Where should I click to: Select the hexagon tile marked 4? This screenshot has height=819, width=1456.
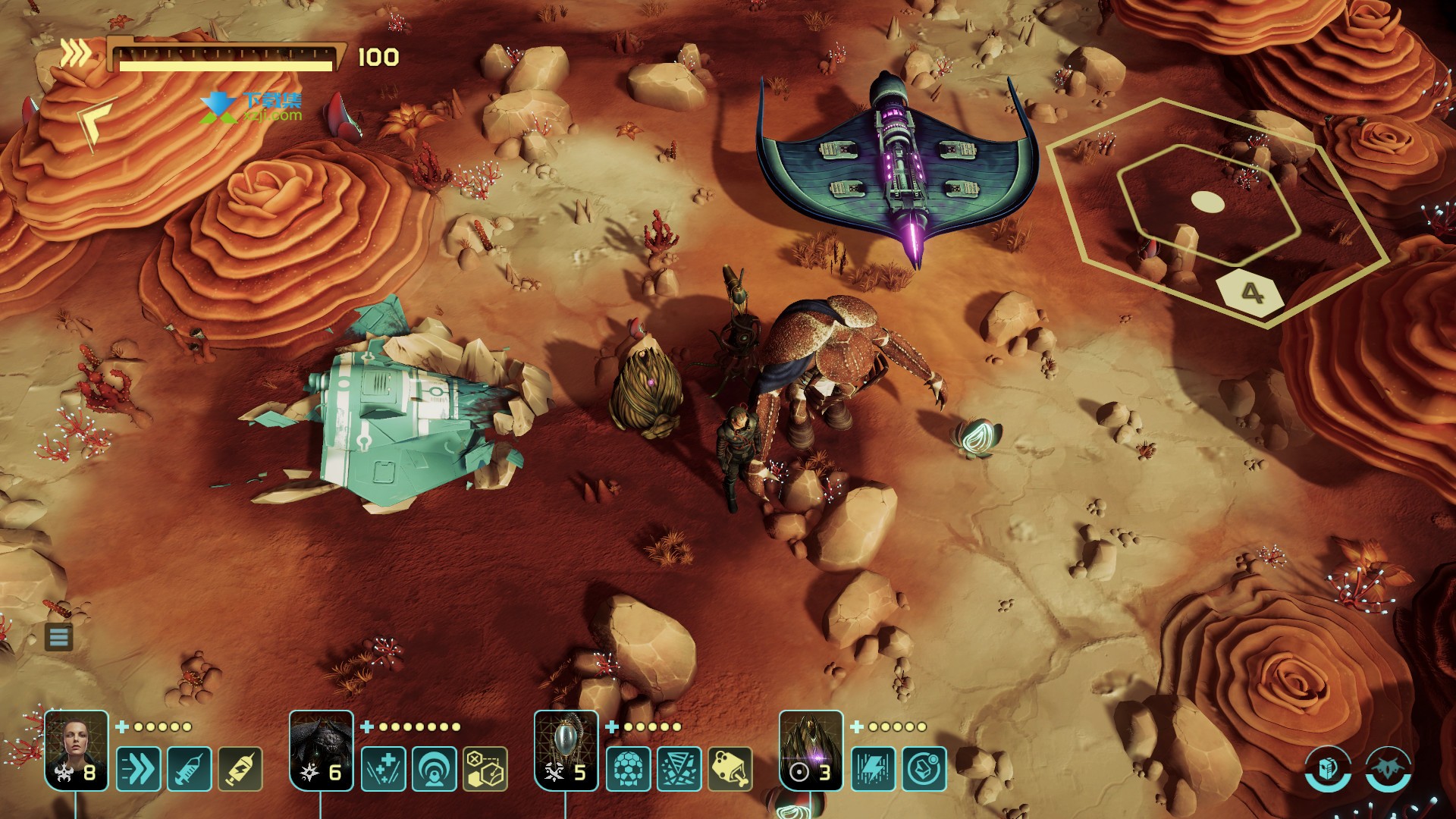(1251, 291)
